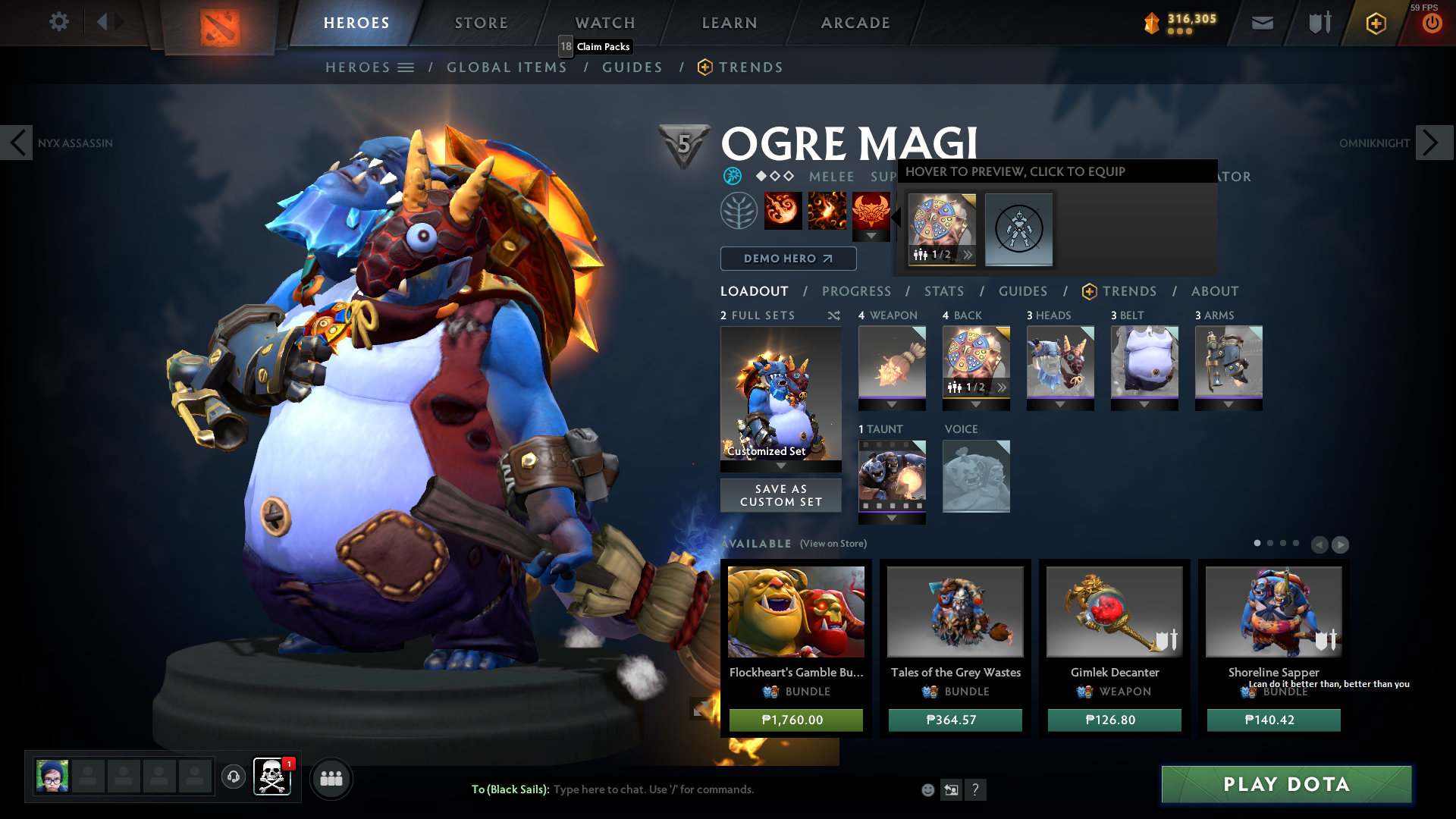This screenshot has width=1456, height=819.
Task: Expand back item styles with the chevron
Action: coord(1002,387)
